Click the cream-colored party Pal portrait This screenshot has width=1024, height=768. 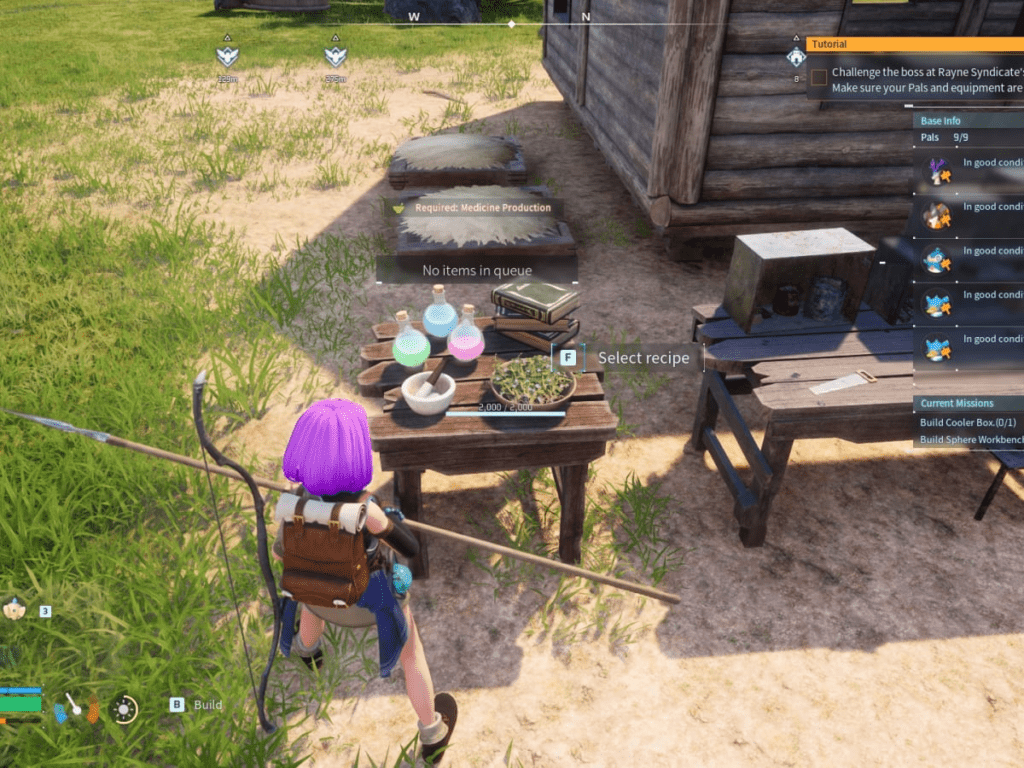point(14,608)
